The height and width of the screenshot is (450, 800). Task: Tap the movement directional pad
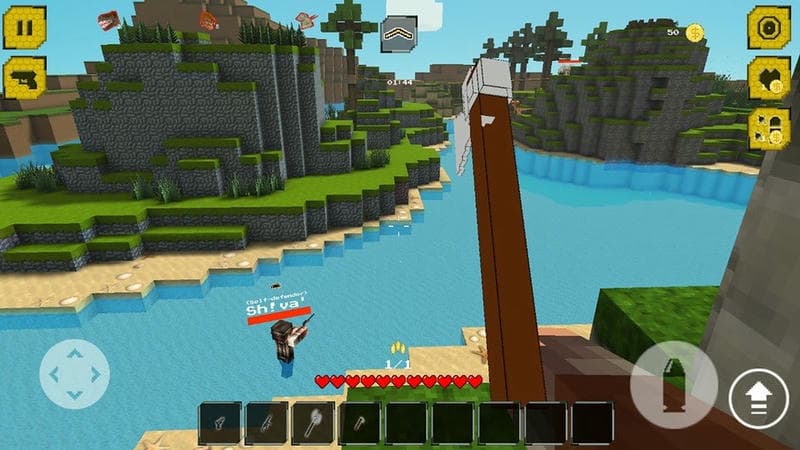[74, 374]
